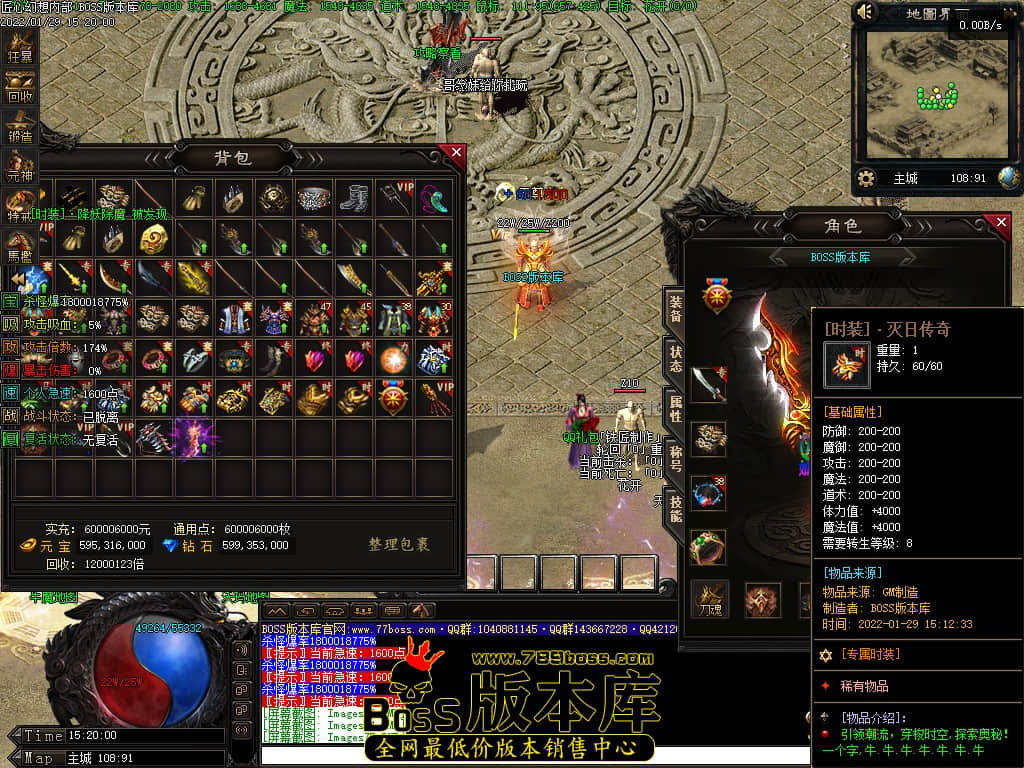Close the 背包 backpack window

coord(456,153)
